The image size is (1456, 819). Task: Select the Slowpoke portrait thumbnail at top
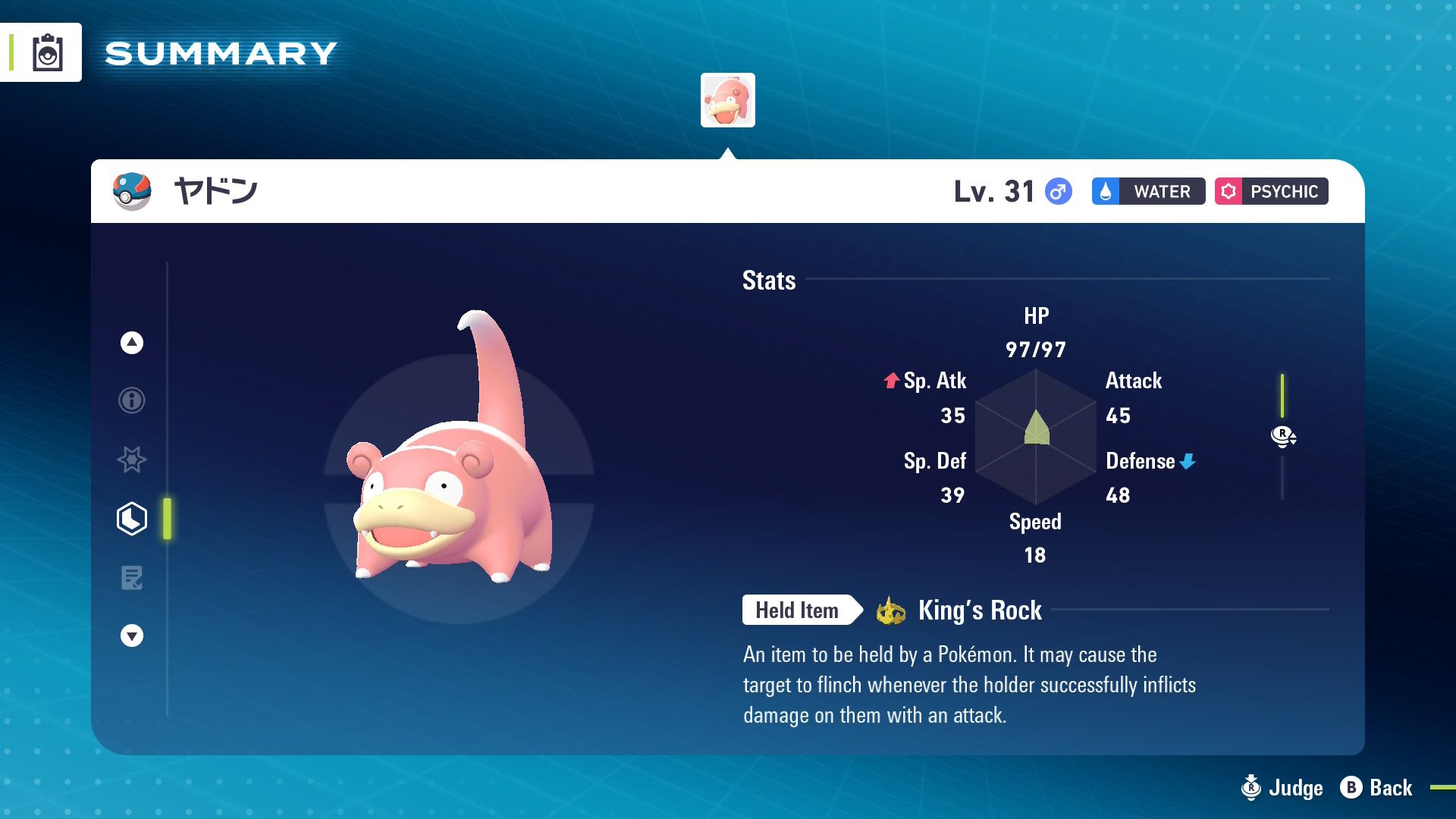point(727,100)
